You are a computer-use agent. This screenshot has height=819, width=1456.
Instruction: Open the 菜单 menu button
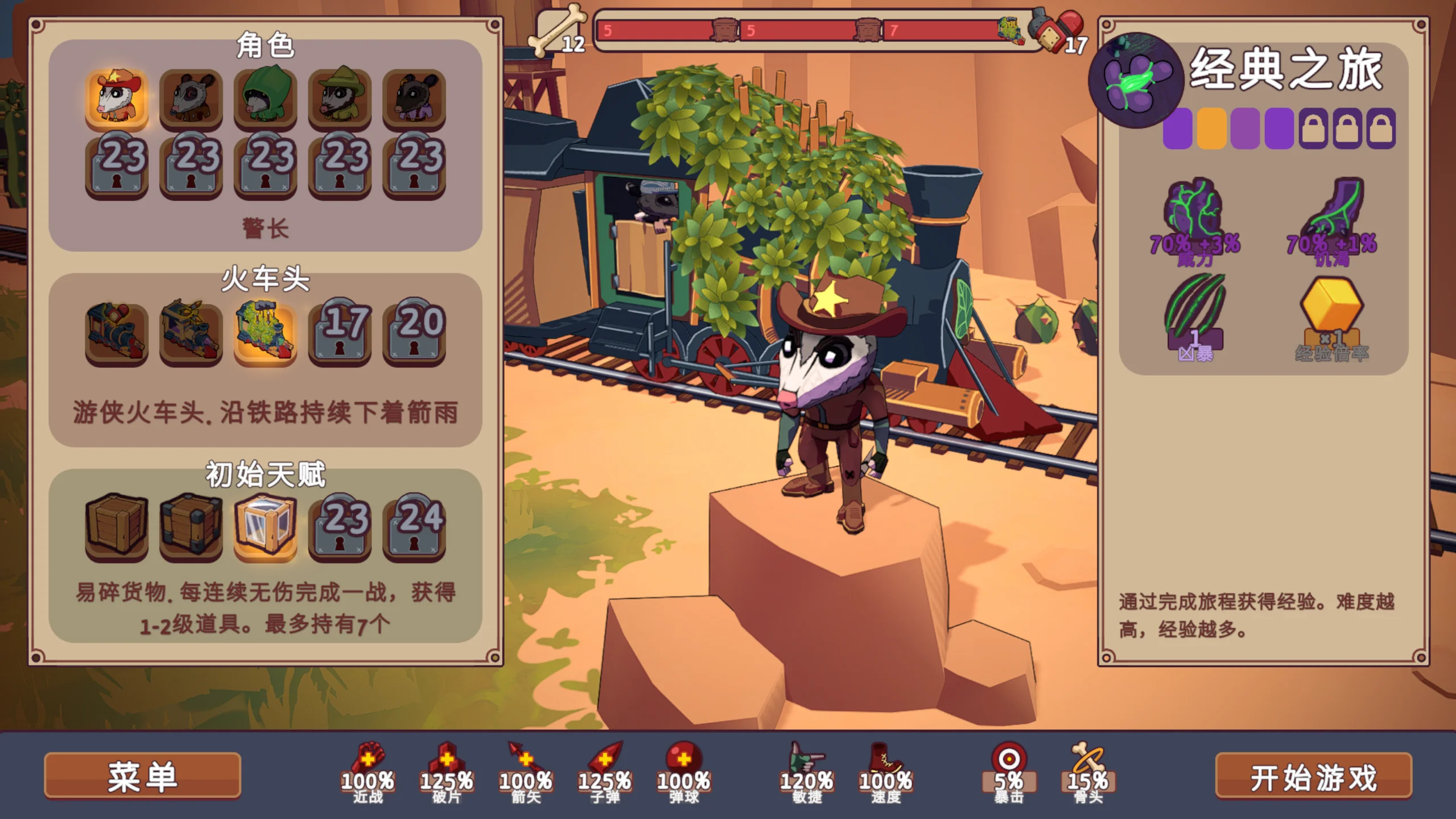click(142, 777)
